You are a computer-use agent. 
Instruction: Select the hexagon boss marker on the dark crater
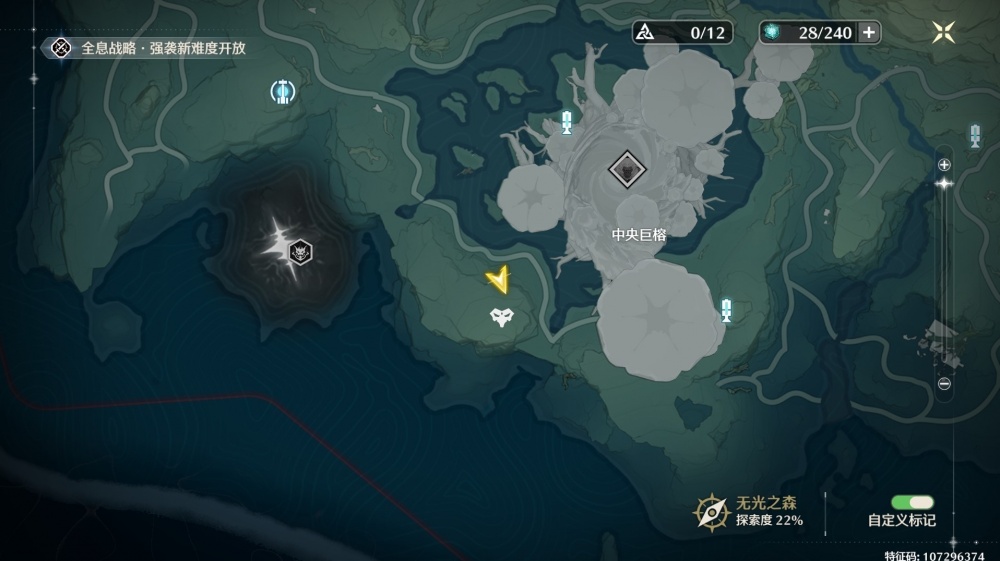coord(299,251)
